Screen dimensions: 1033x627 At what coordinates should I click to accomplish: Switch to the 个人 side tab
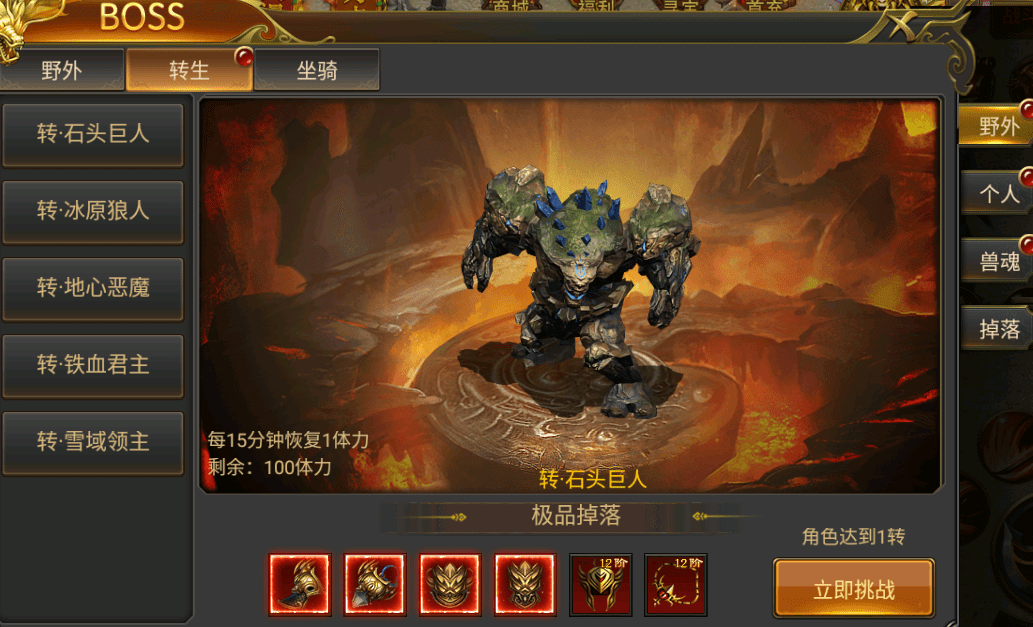coord(997,194)
